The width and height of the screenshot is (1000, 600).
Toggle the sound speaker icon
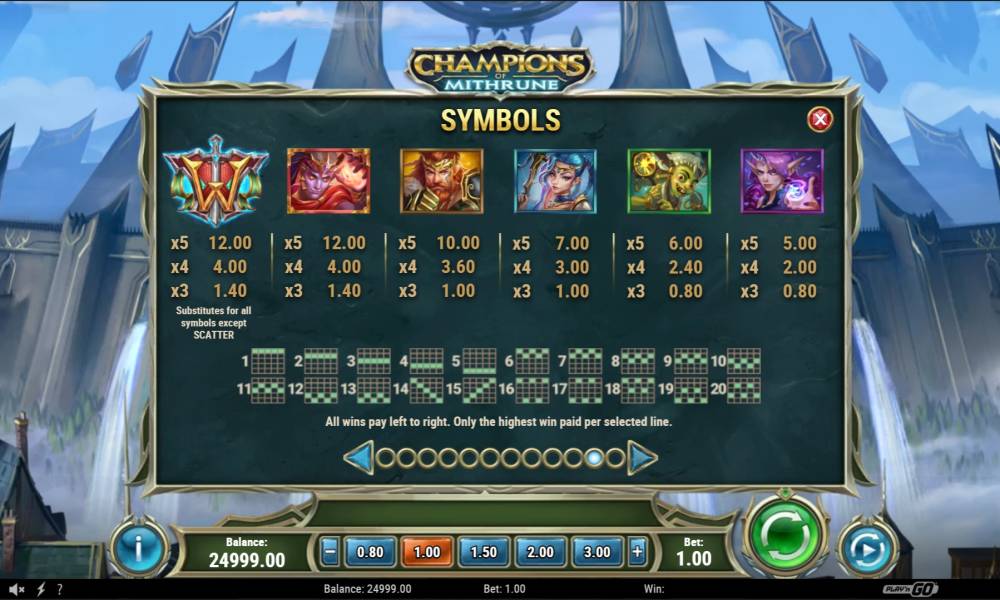[x=18, y=590]
